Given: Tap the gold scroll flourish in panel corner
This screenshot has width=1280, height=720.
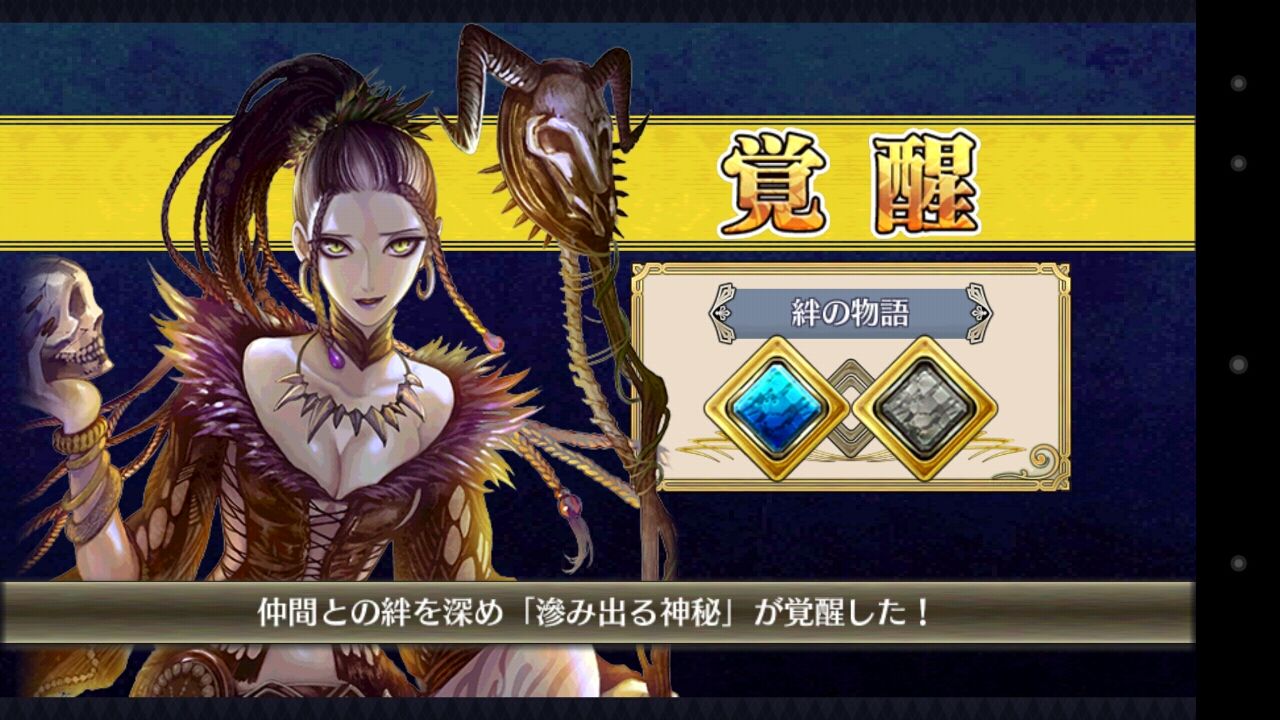Looking at the screenshot, I should pyautogui.click(x=1042, y=460).
